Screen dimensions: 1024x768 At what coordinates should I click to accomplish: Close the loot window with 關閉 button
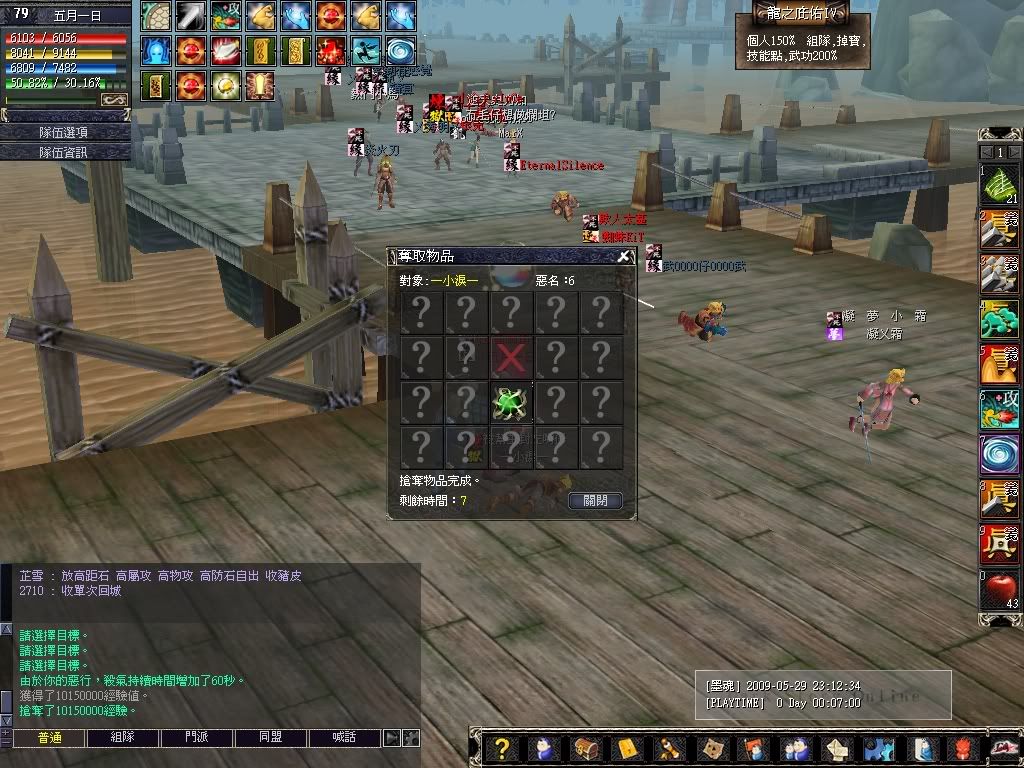pyautogui.click(x=595, y=500)
